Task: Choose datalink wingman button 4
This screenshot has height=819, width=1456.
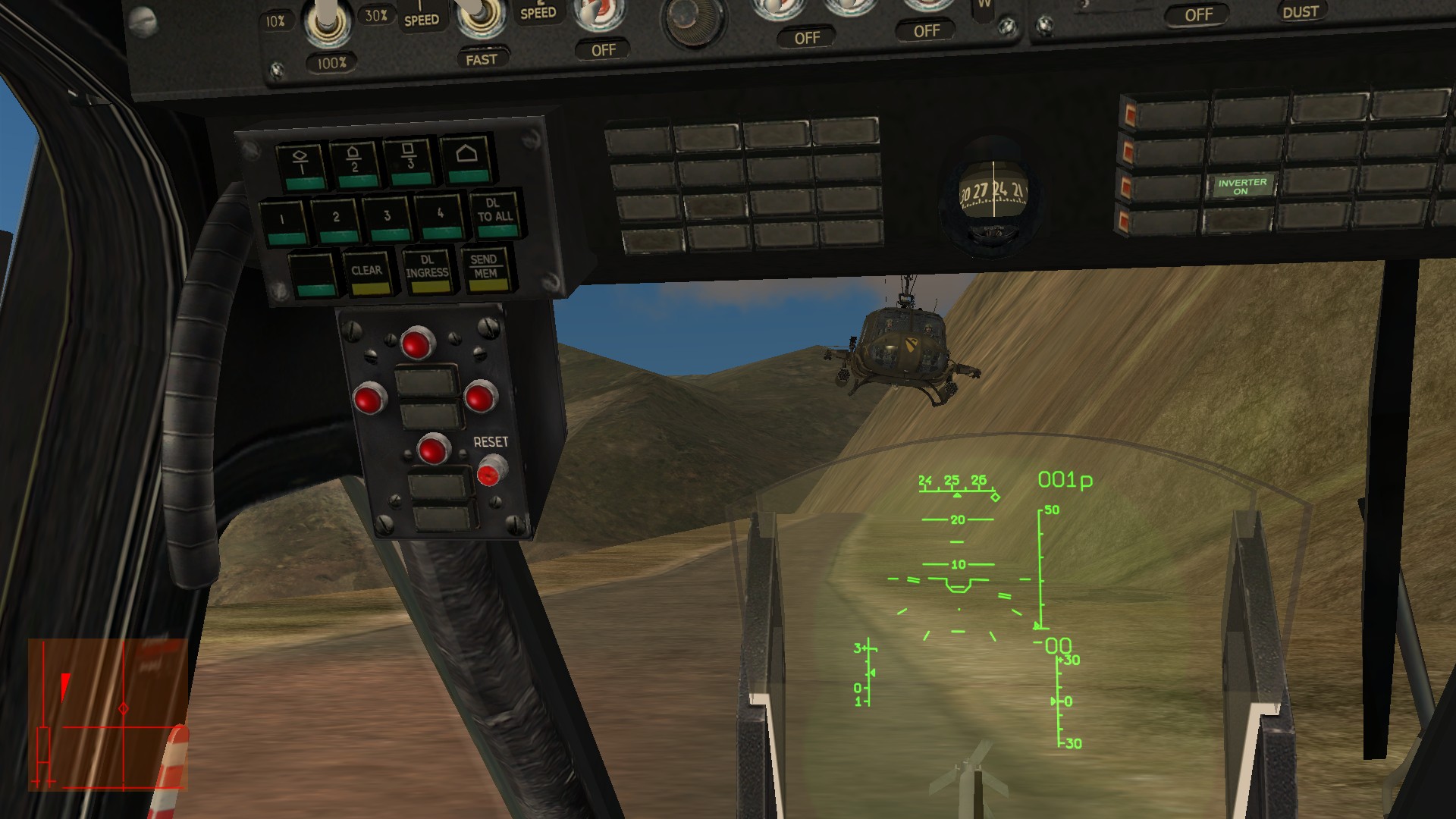Action: click(440, 218)
